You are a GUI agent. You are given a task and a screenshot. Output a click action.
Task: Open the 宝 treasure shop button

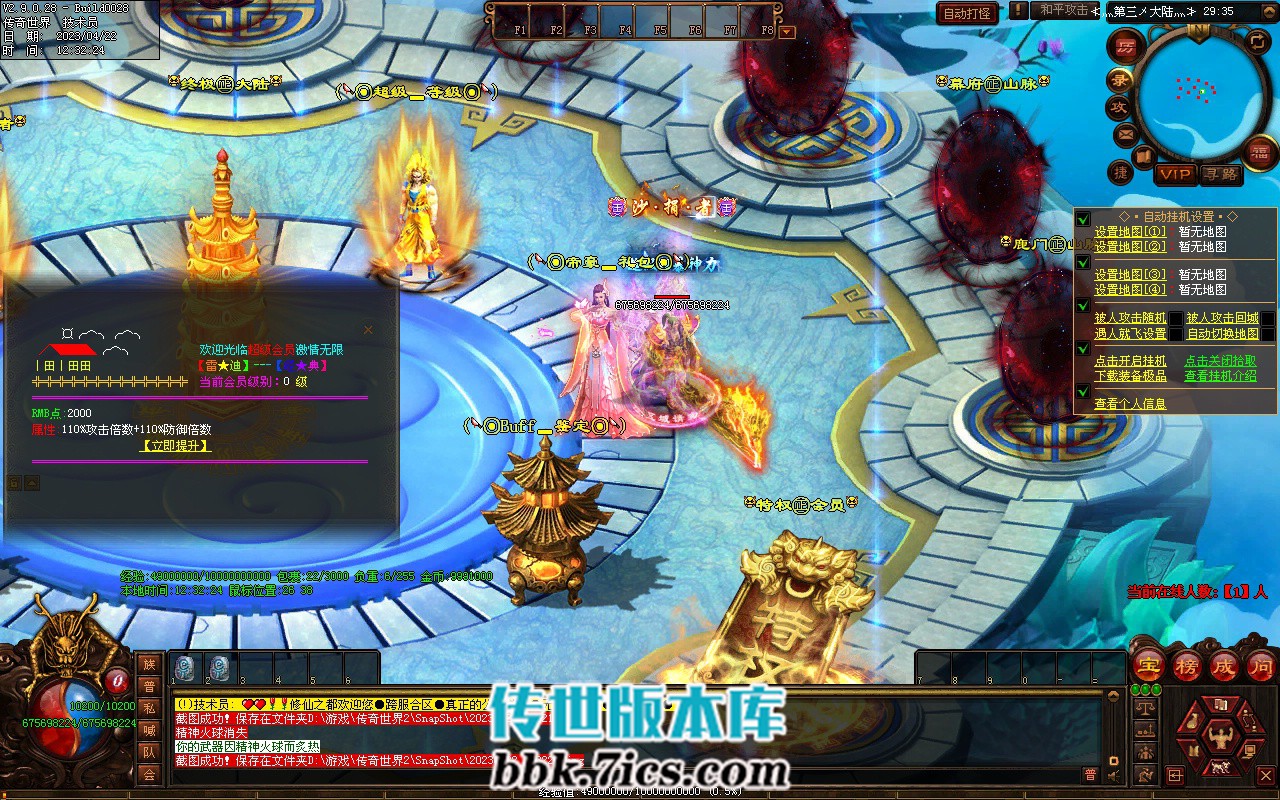point(1147,666)
